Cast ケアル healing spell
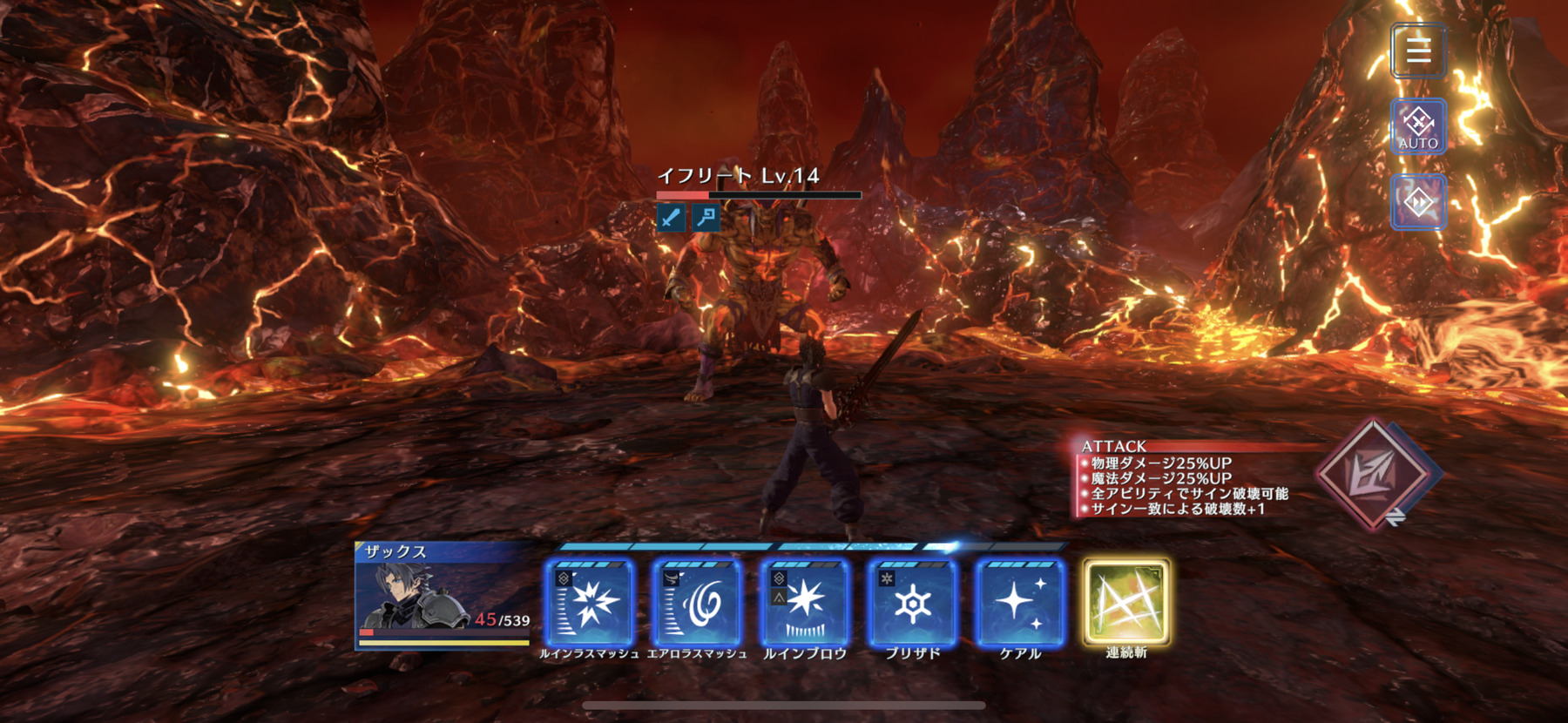 click(x=1020, y=603)
